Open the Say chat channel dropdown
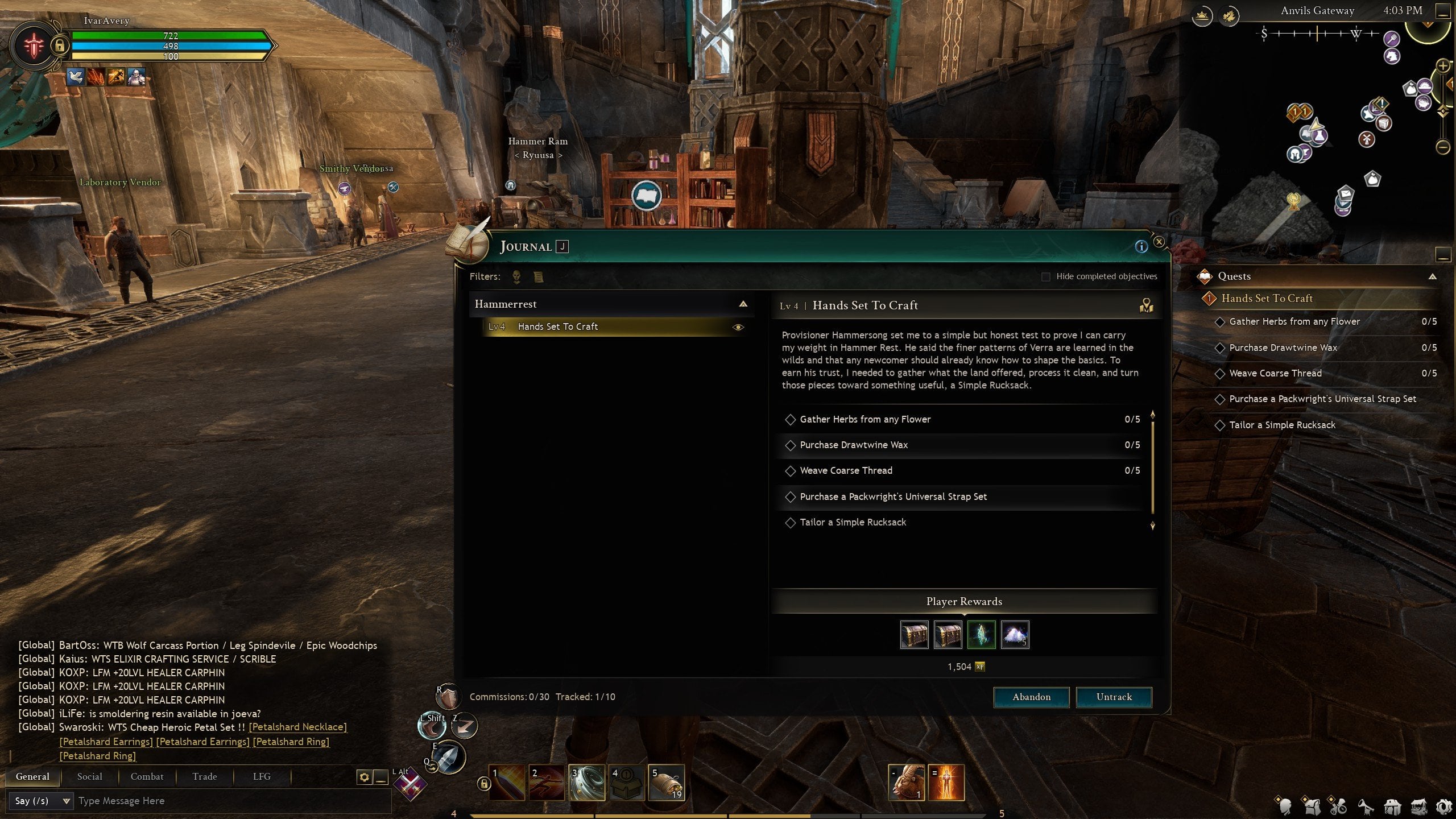 click(40, 801)
